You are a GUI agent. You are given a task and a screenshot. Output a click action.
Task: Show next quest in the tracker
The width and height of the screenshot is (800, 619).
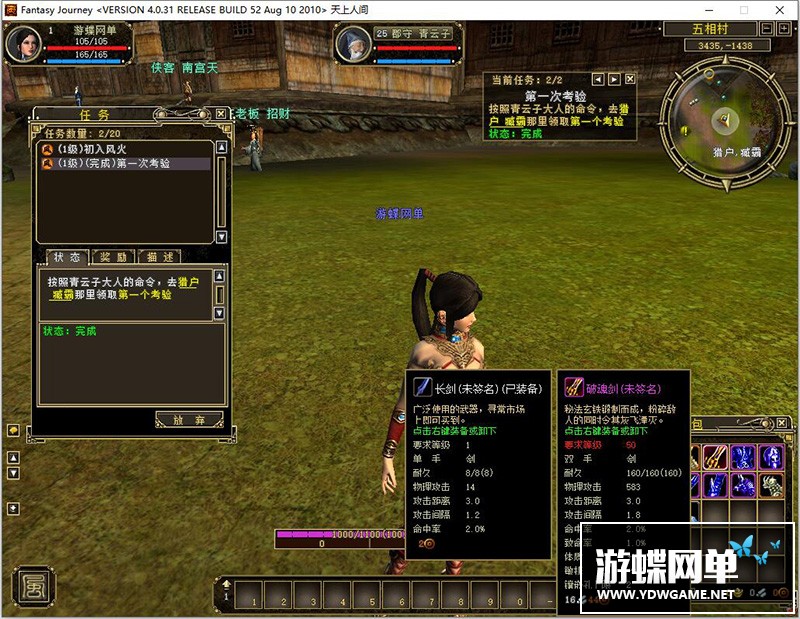tap(614, 78)
